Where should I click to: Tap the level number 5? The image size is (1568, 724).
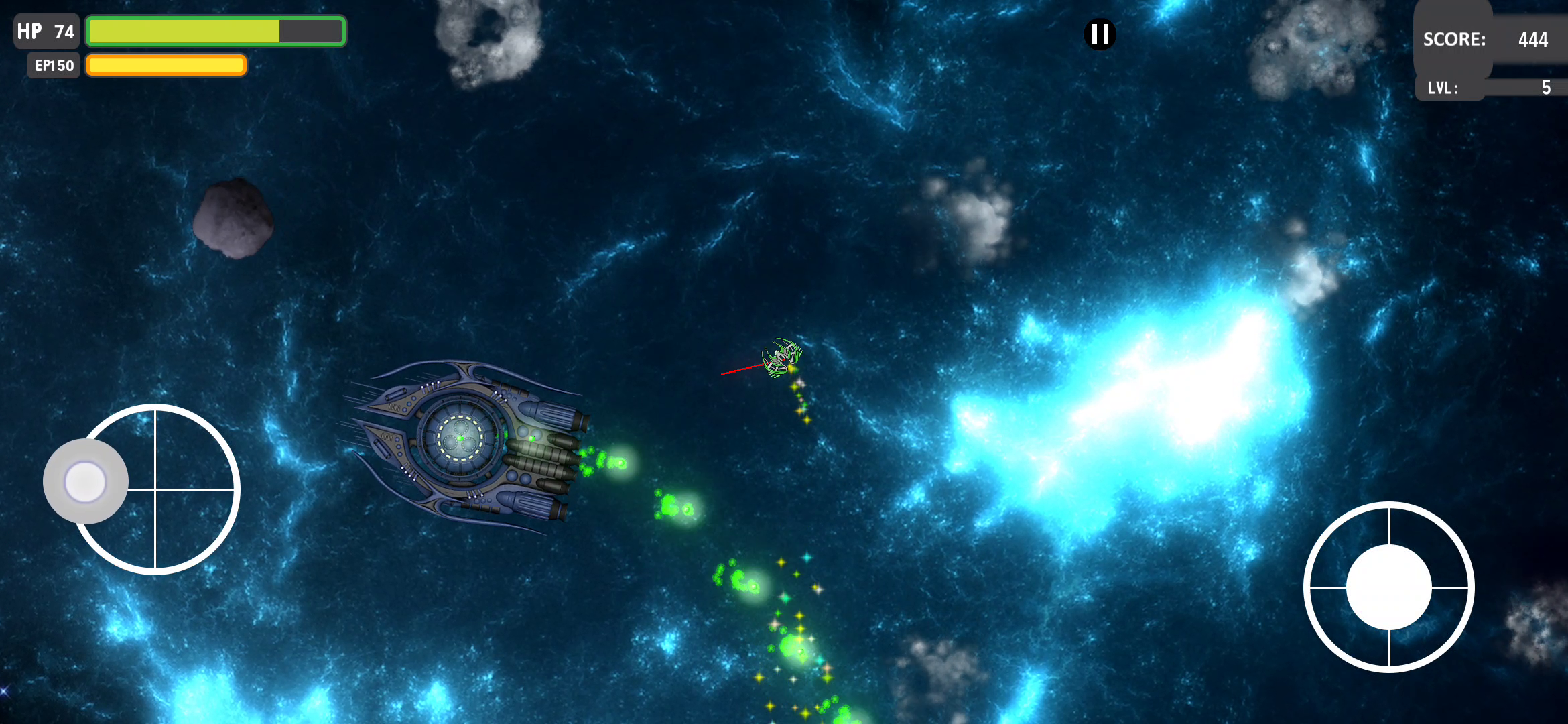pyautogui.click(x=1545, y=88)
